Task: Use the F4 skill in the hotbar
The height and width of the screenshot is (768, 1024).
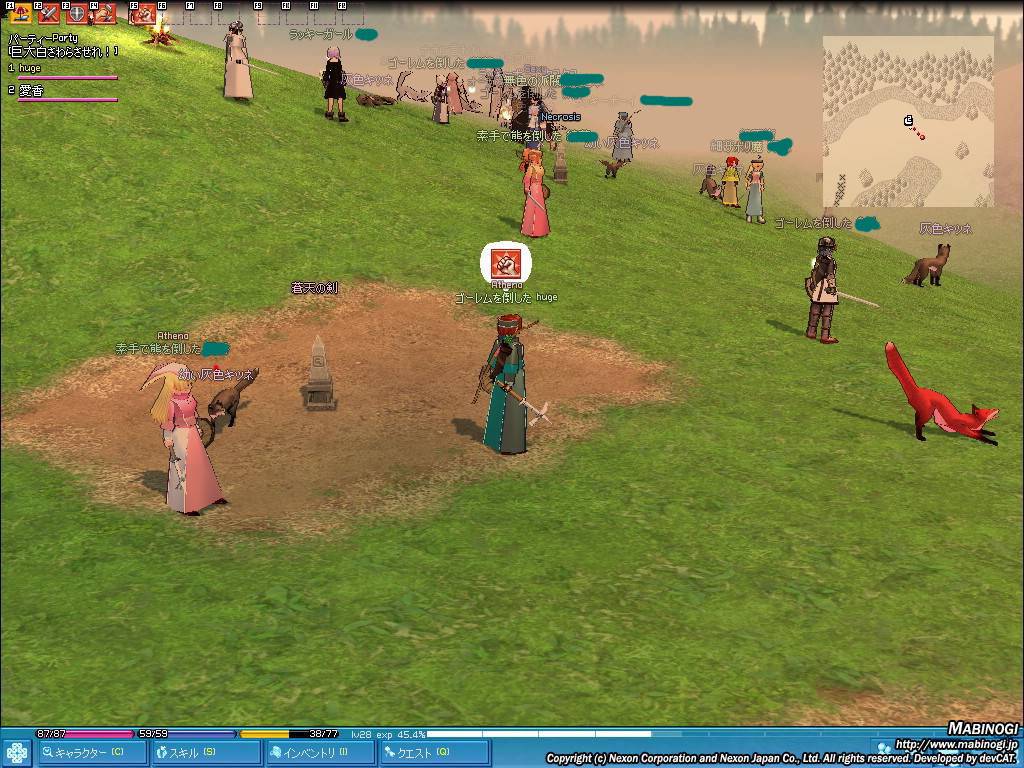Action: pyautogui.click(x=104, y=14)
